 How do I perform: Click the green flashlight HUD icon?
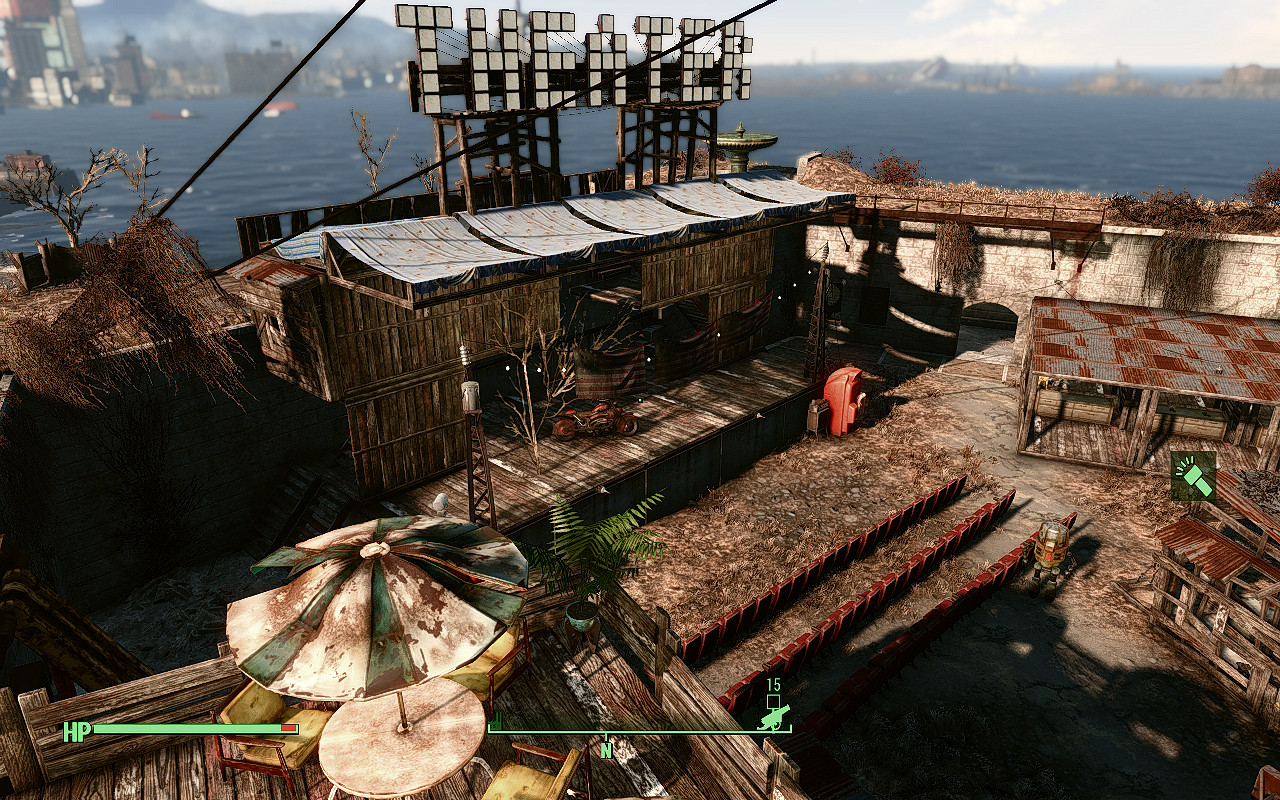tap(1194, 476)
